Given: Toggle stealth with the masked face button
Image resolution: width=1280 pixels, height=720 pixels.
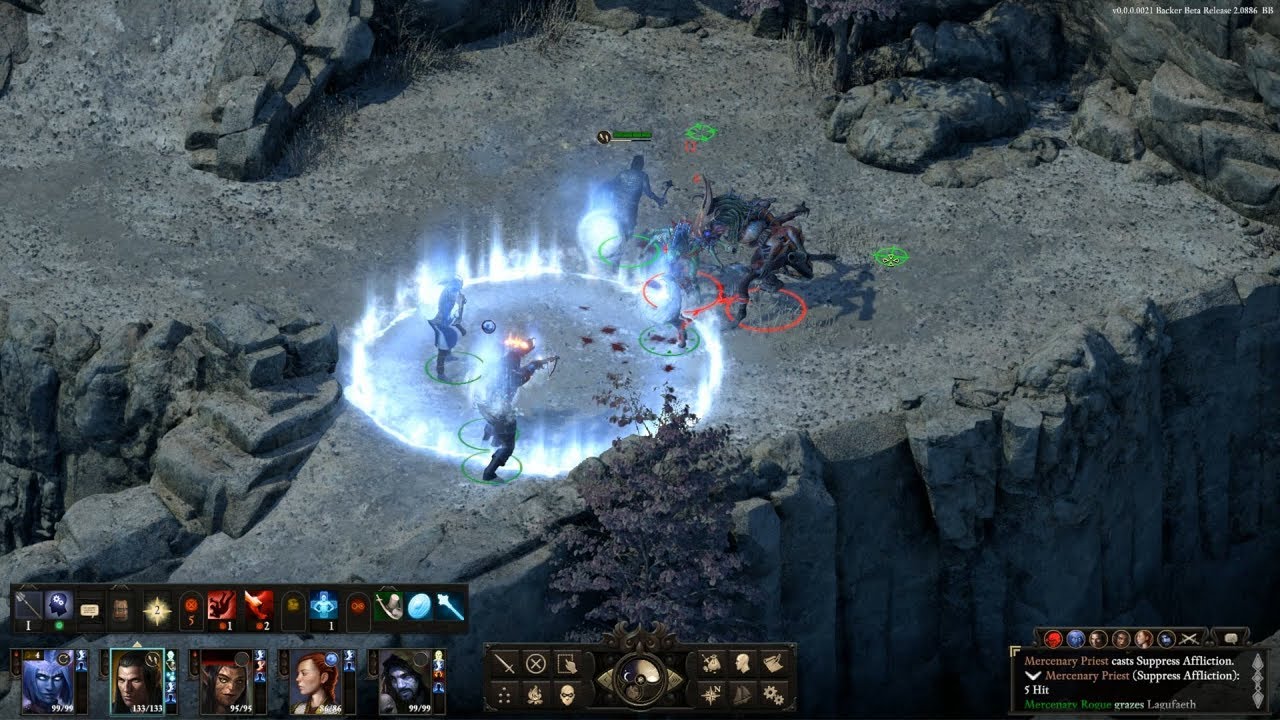Looking at the screenshot, I should point(568,692).
